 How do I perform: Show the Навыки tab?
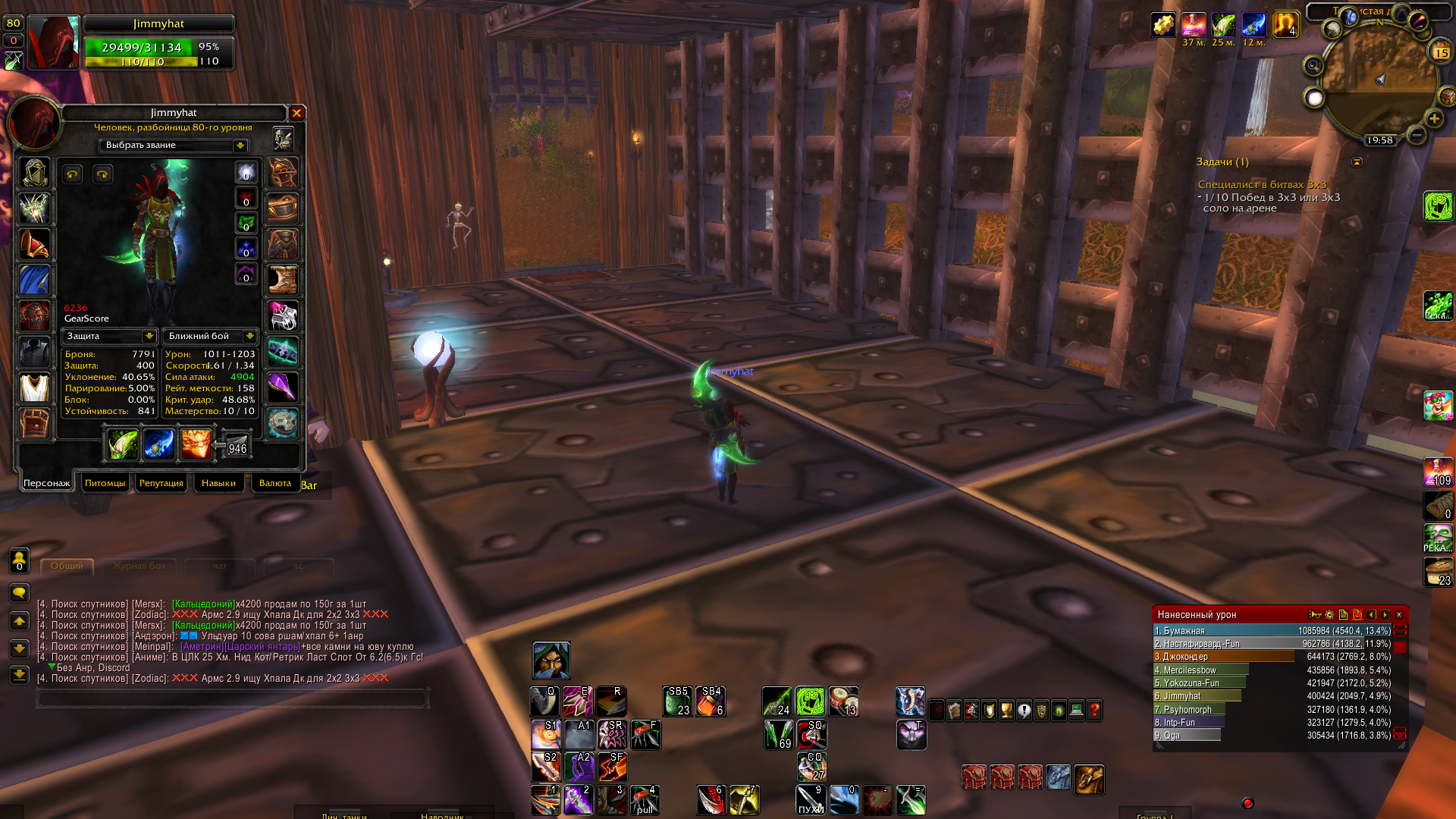pyautogui.click(x=218, y=483)
